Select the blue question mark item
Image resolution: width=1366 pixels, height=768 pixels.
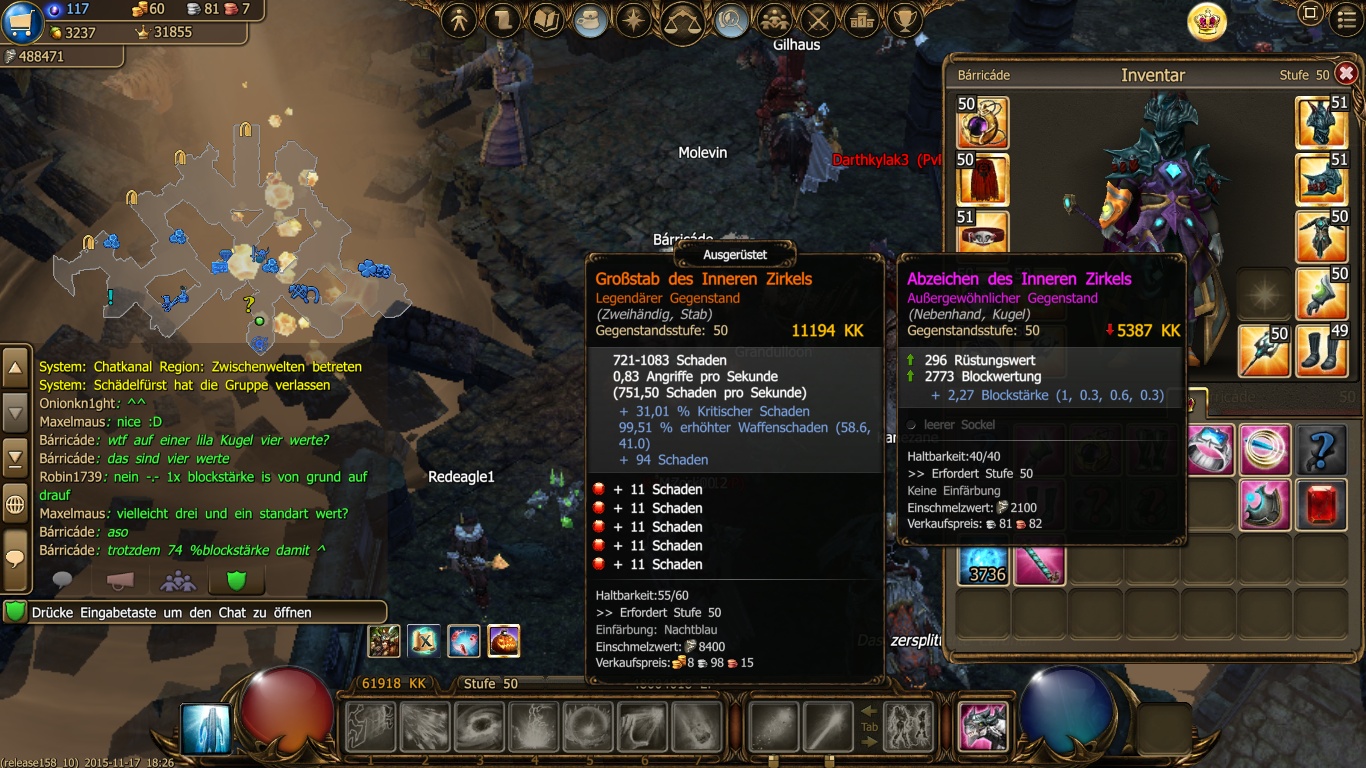1321,450
